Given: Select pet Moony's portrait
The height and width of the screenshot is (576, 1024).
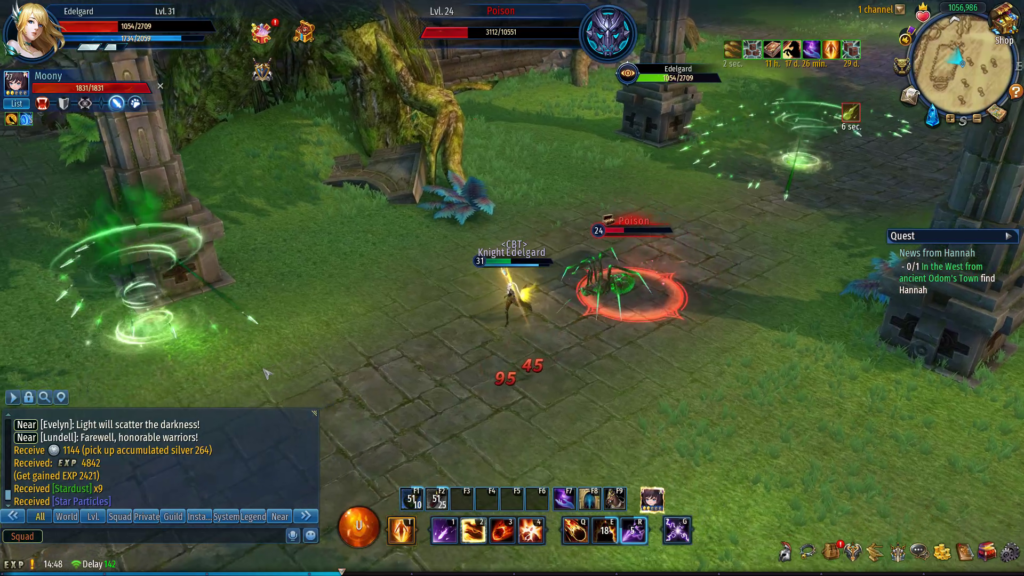Looking at the screenshot, I should [16, 83].
